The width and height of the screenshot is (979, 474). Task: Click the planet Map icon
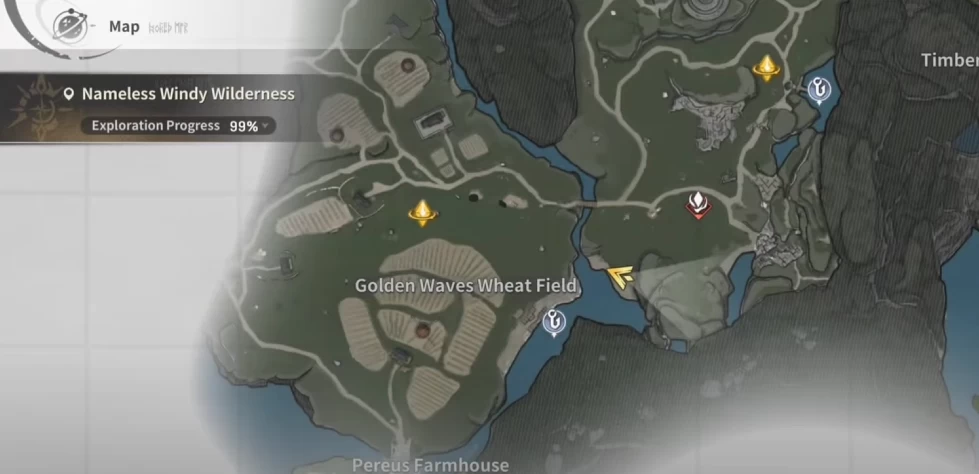(x=69, y=26)
